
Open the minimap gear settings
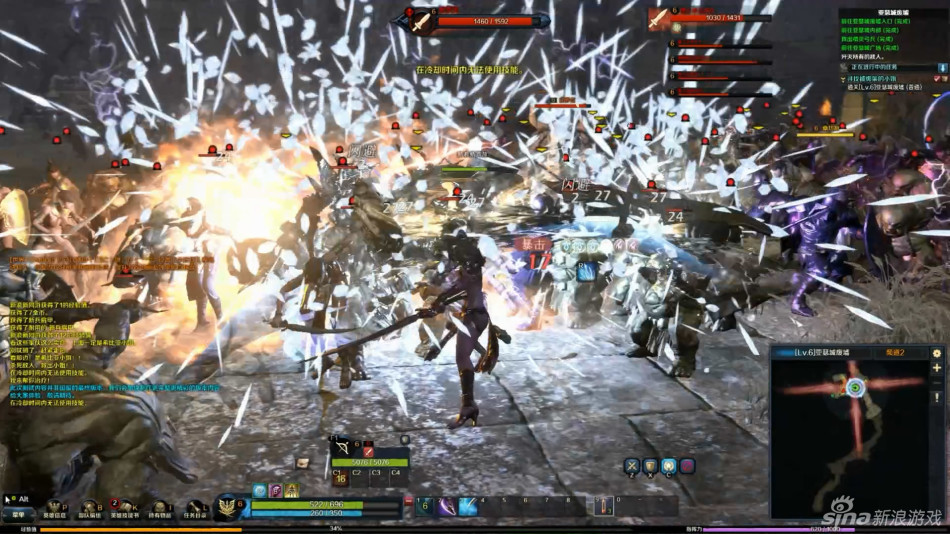click(937, 353)
